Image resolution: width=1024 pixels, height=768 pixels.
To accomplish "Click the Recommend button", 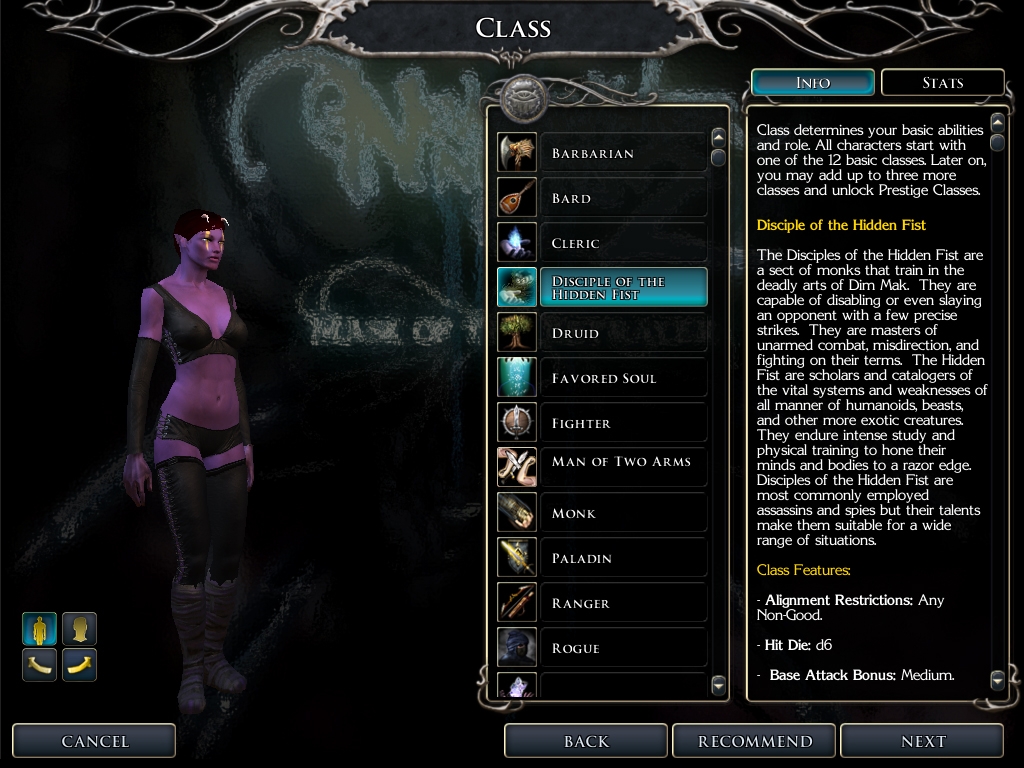I will coord(755,741).
